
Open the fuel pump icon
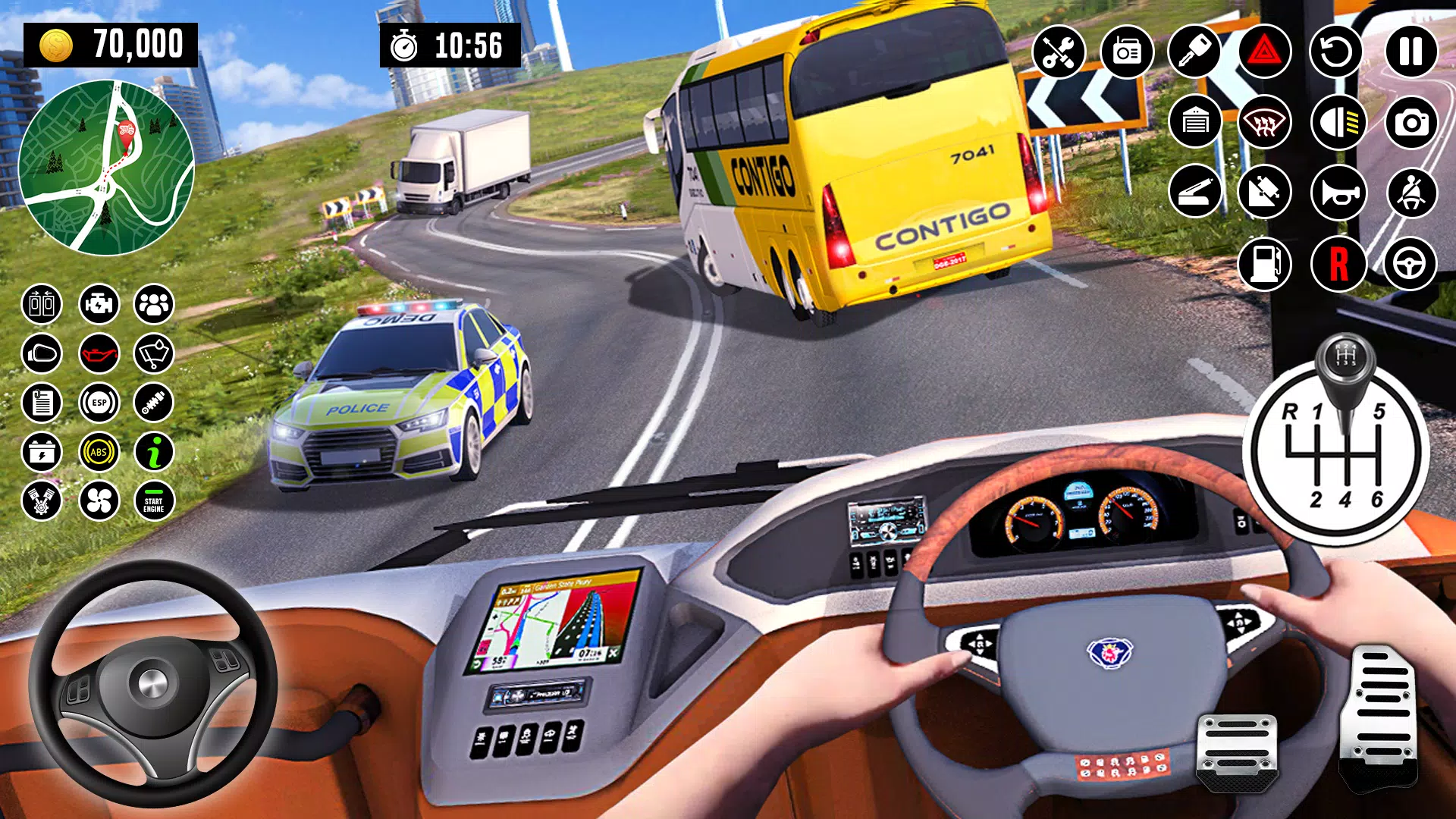(x=1264, y=264)
